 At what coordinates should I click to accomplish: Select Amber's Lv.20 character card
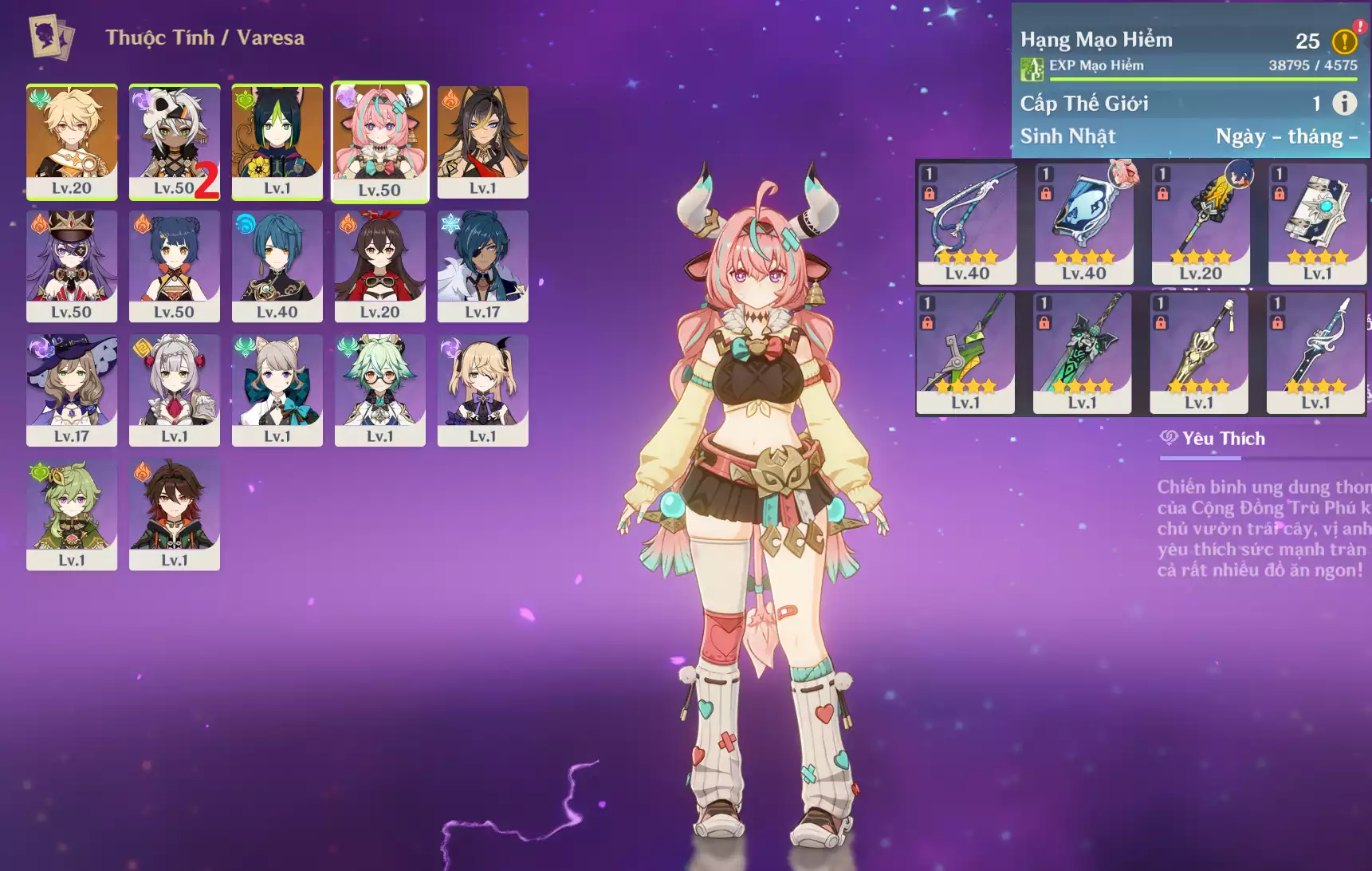point(379,266)
